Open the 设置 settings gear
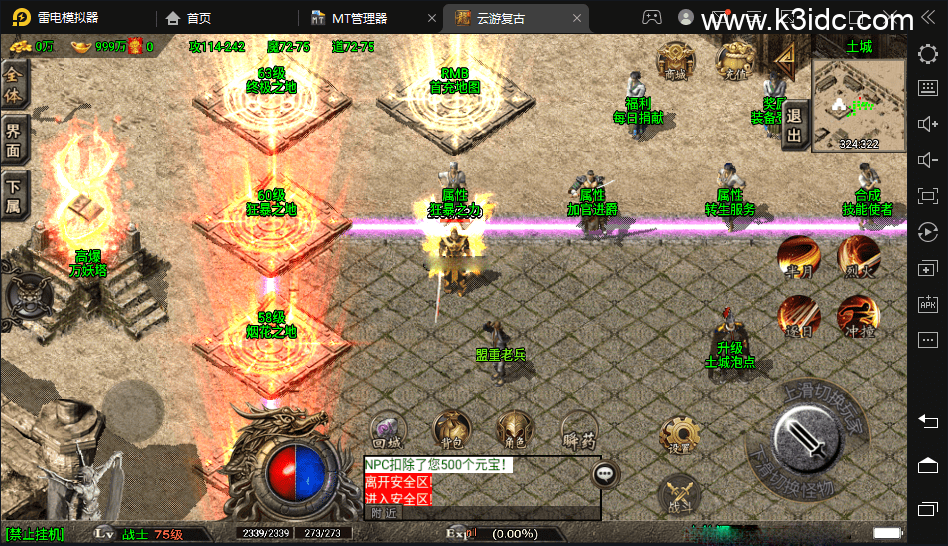The width and height of the screenshot is (948, 546). [679, 437]
